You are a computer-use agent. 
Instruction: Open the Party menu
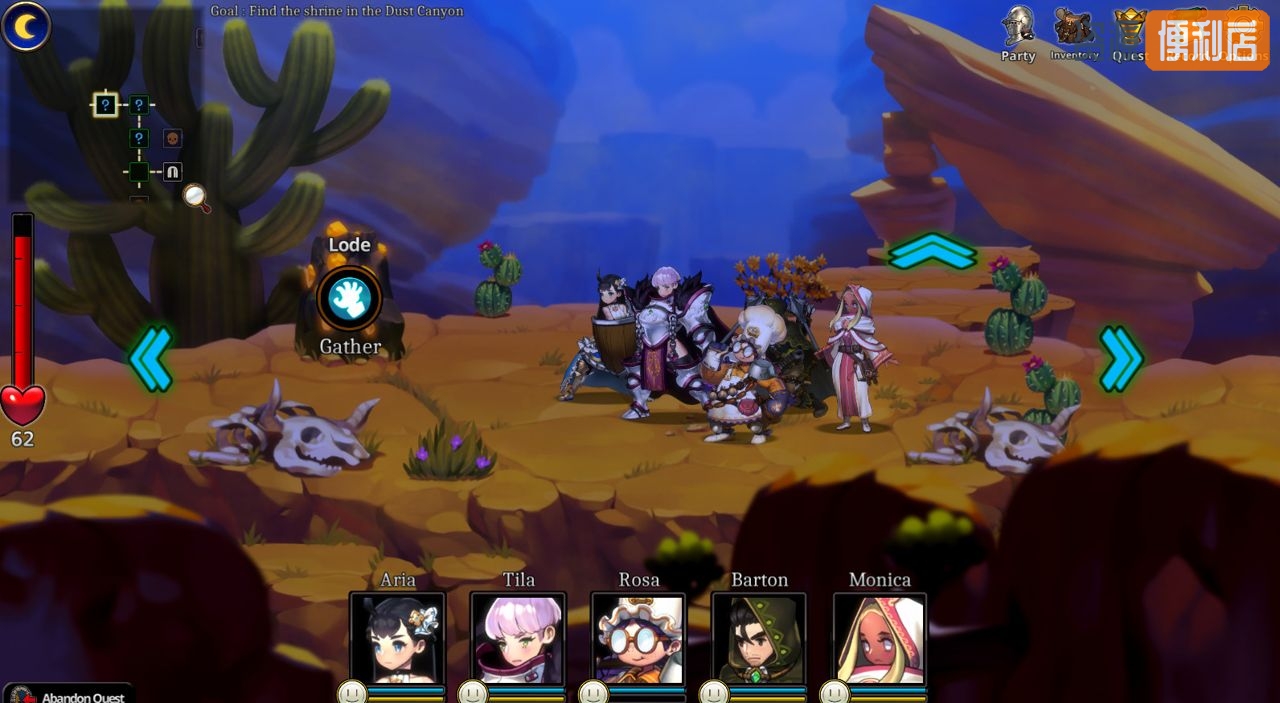pos(1018,30)
